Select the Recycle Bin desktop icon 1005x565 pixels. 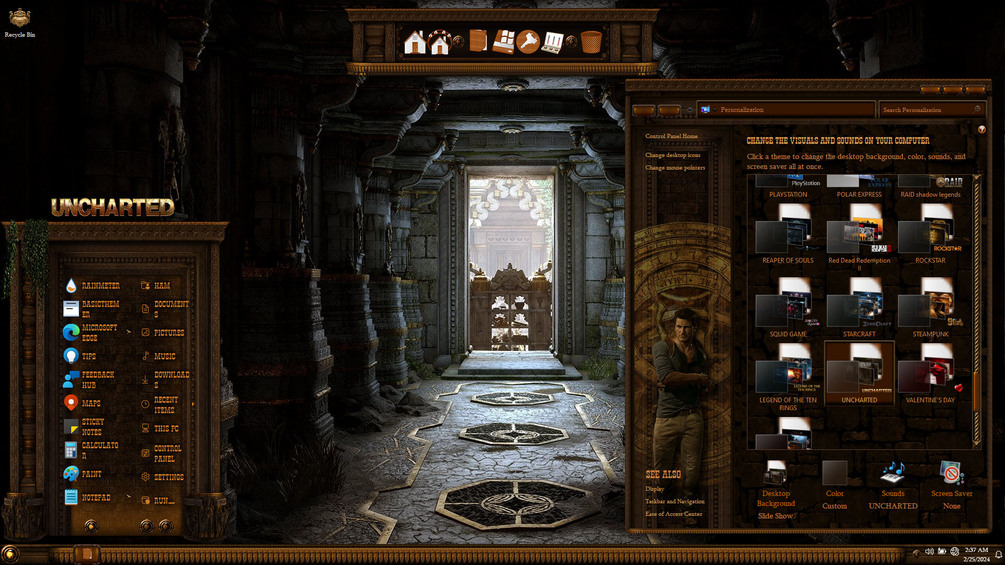point(20,22)
